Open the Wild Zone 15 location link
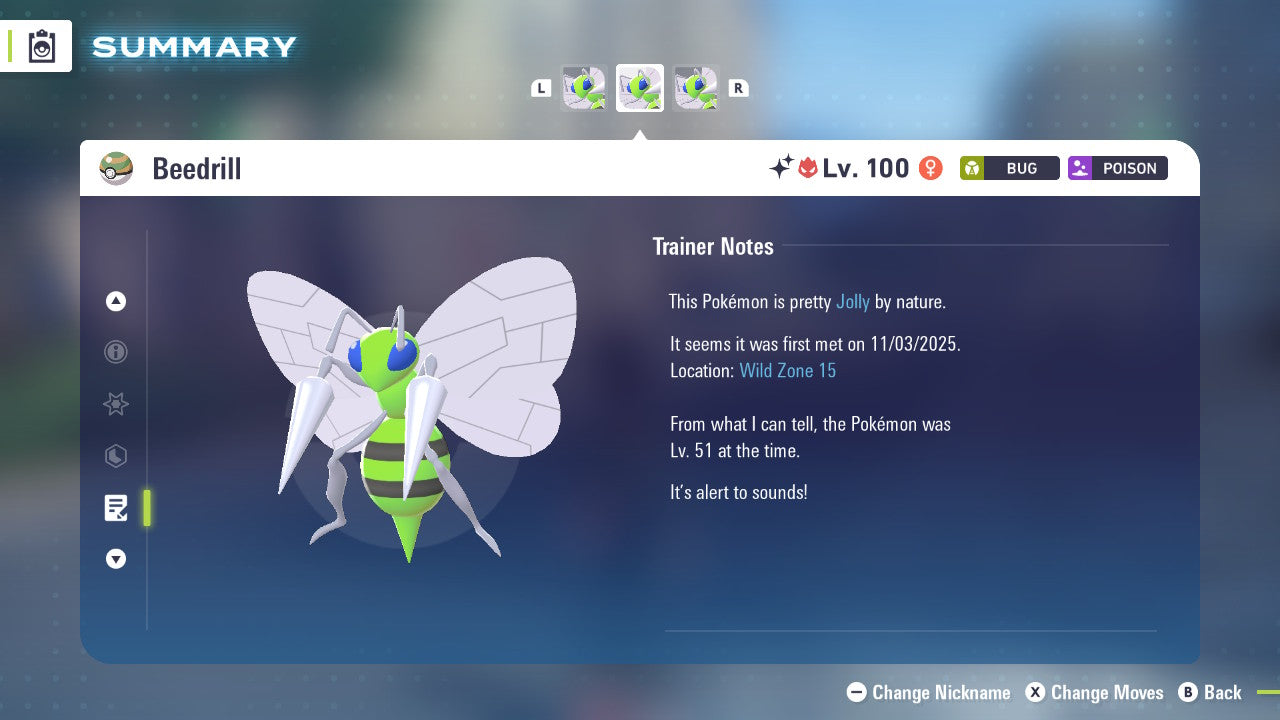 coord(788,370)
